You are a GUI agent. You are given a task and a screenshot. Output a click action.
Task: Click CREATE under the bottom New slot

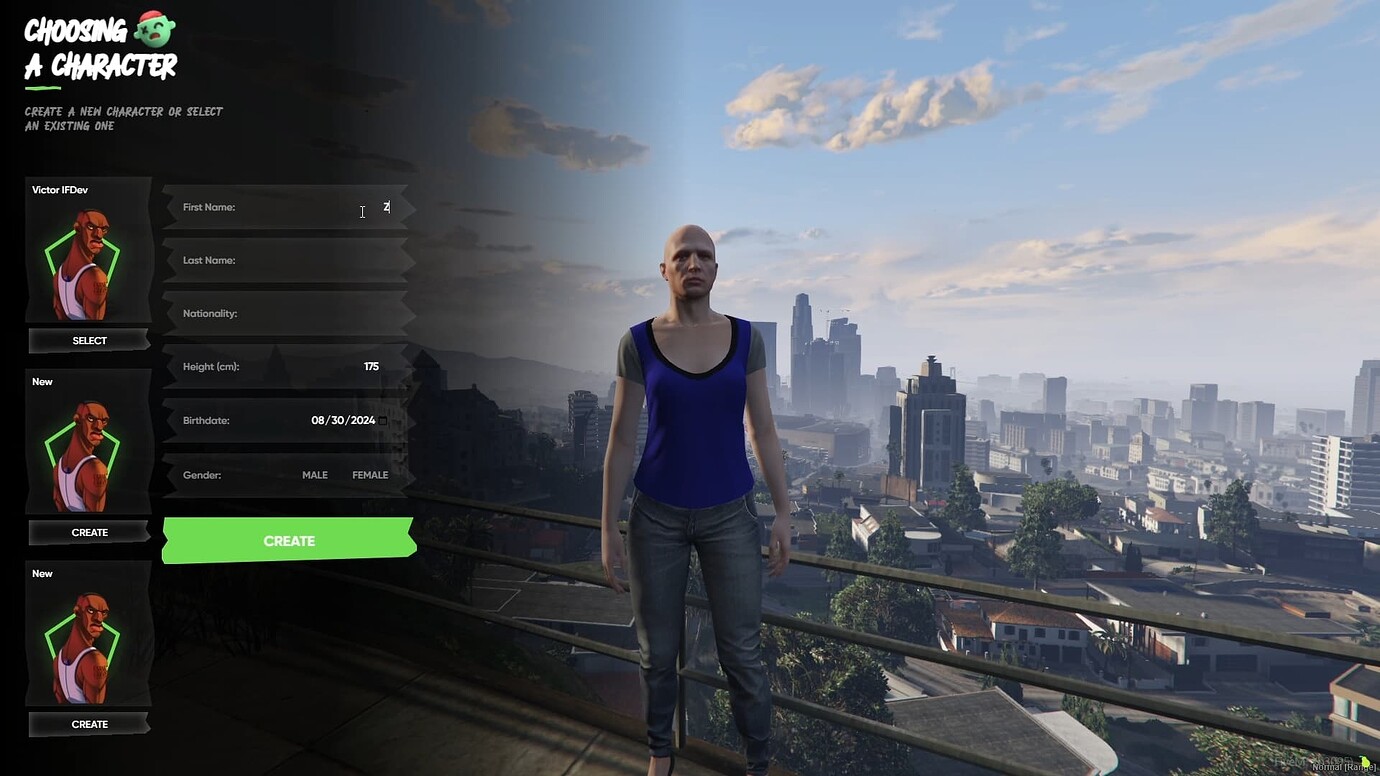click(x=88, y=723)
